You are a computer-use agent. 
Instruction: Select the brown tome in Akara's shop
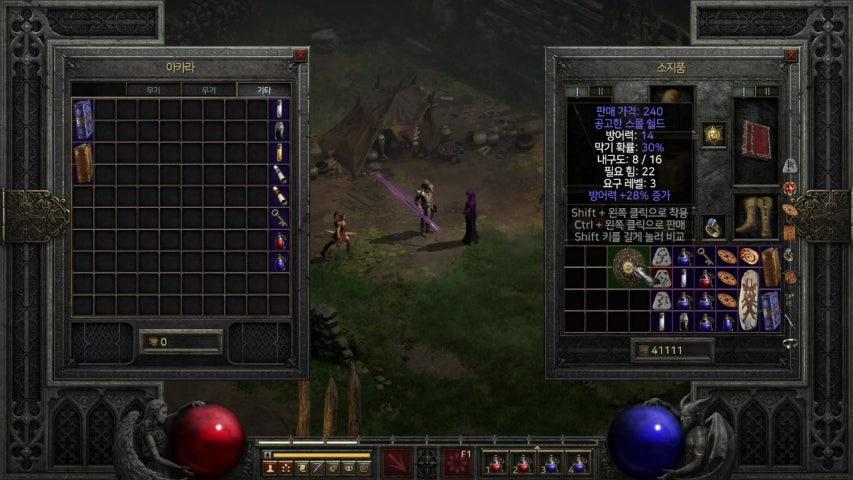[83, 162]
